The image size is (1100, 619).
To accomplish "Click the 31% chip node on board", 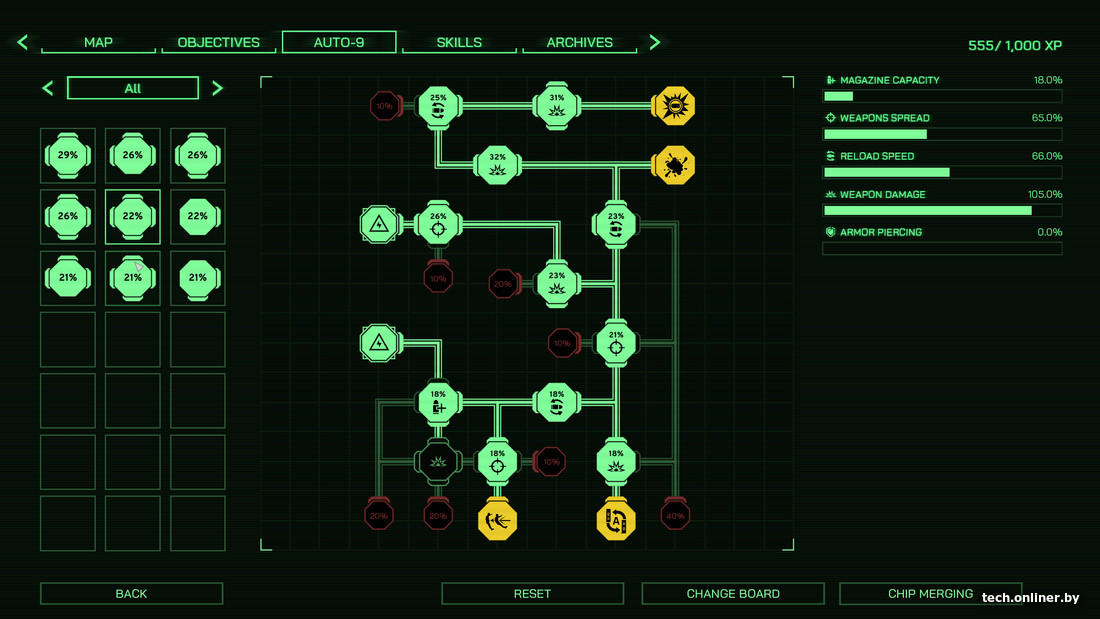I will [557, 105].
